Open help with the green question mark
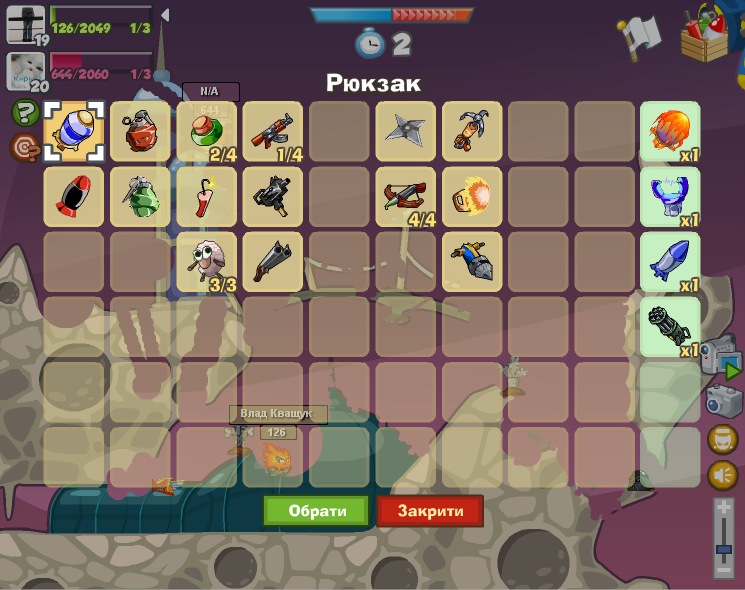745x590 pixels. tap(25, 113)
